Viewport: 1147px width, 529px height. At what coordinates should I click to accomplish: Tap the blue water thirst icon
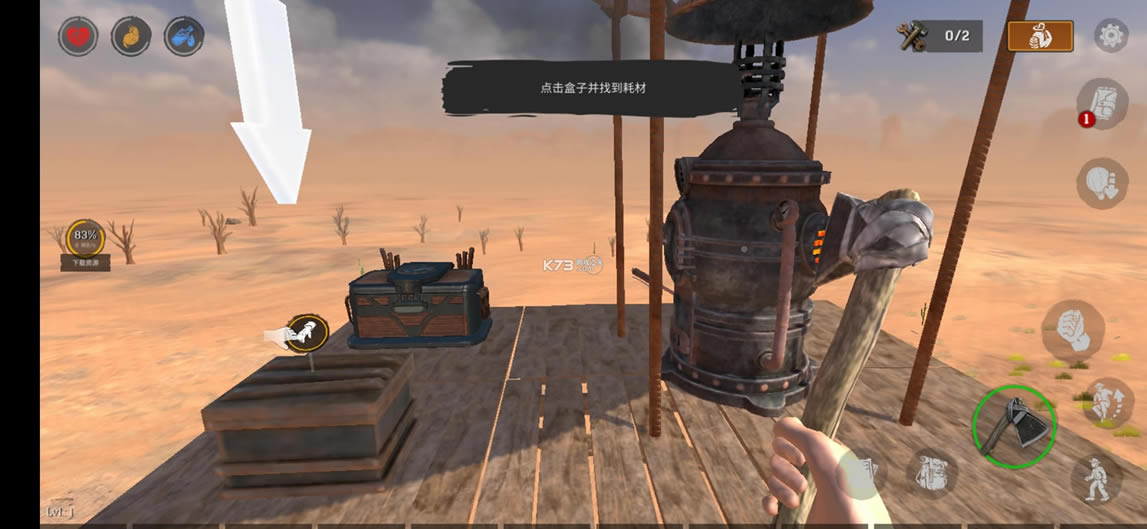pos(184,37)
